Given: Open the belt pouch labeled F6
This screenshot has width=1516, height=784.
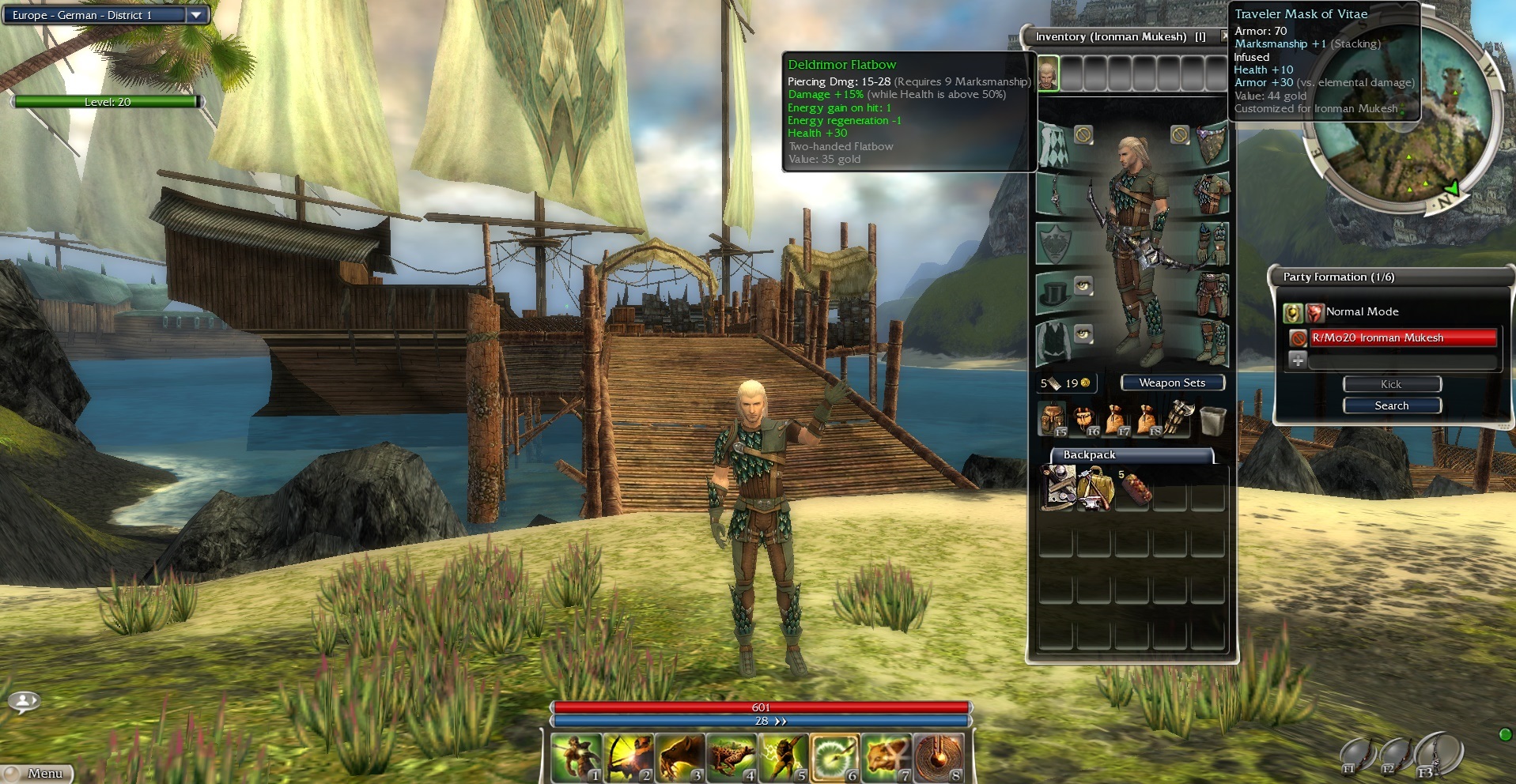Looking at the screenshot, I should coord(1083,420).
